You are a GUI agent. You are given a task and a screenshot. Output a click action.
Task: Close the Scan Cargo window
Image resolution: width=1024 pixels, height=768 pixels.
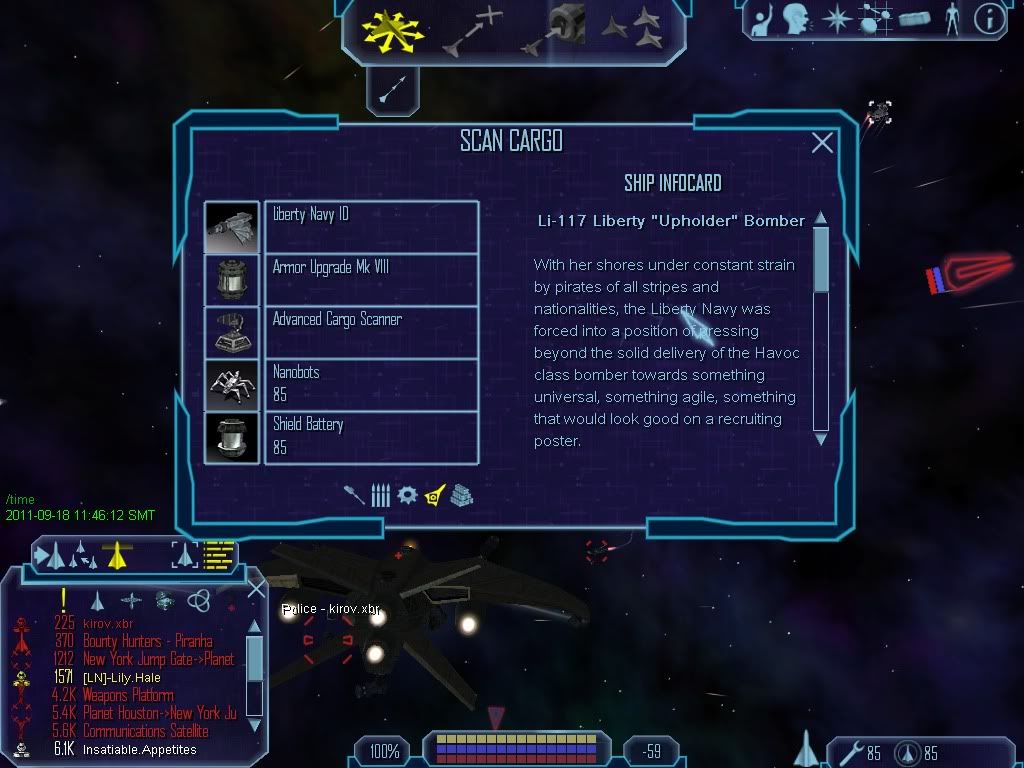822,143
